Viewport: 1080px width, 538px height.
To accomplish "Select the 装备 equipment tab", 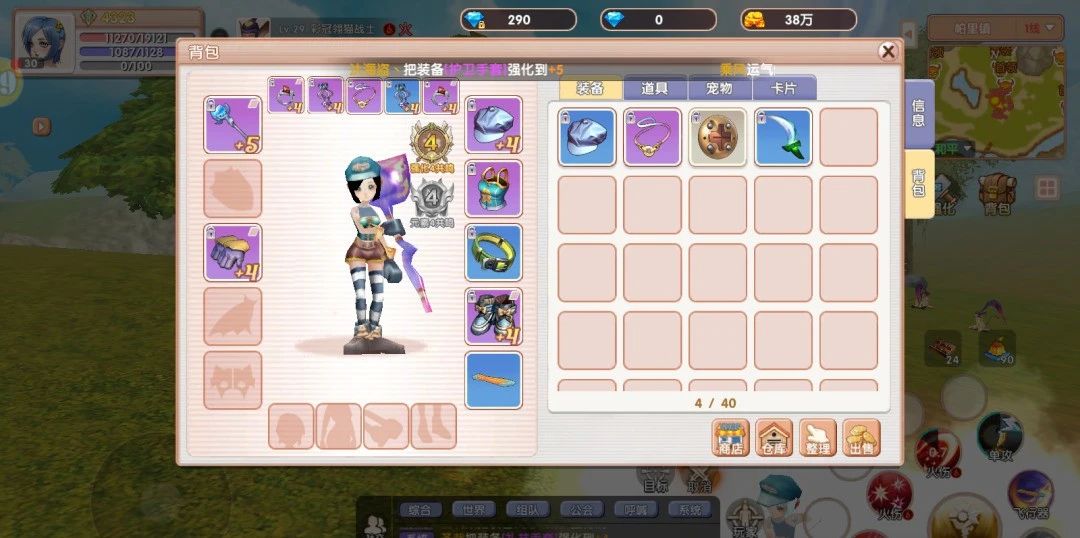I will click(591, 88).
